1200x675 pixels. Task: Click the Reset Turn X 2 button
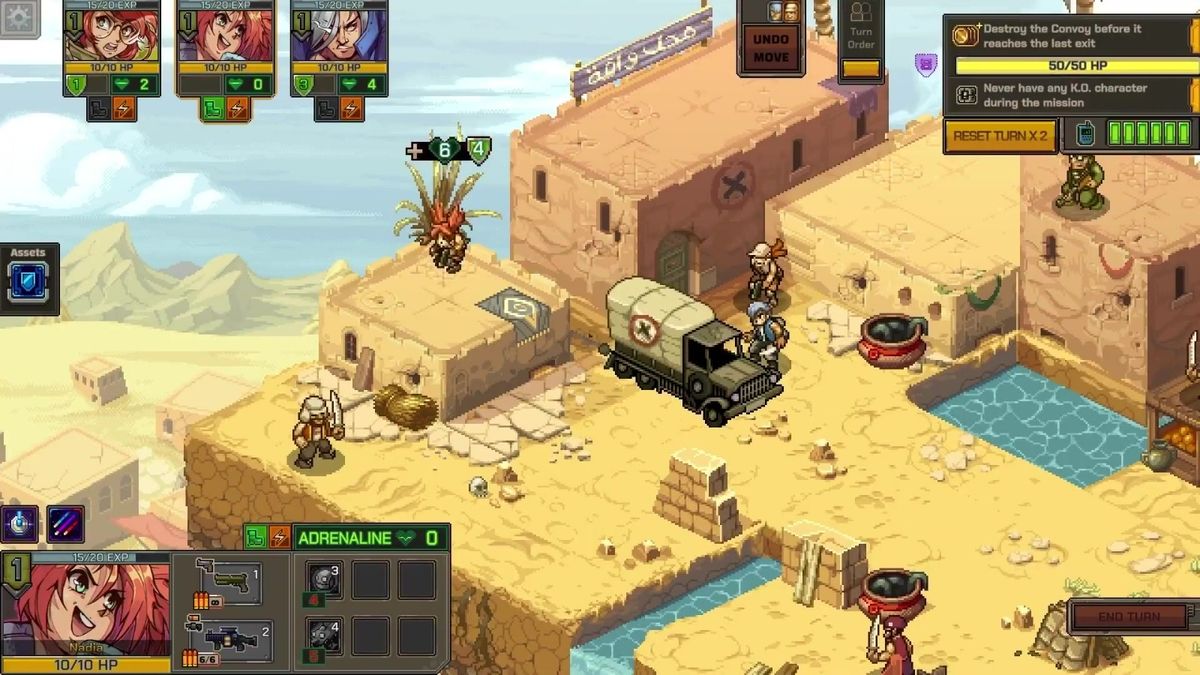[1000, 135]
